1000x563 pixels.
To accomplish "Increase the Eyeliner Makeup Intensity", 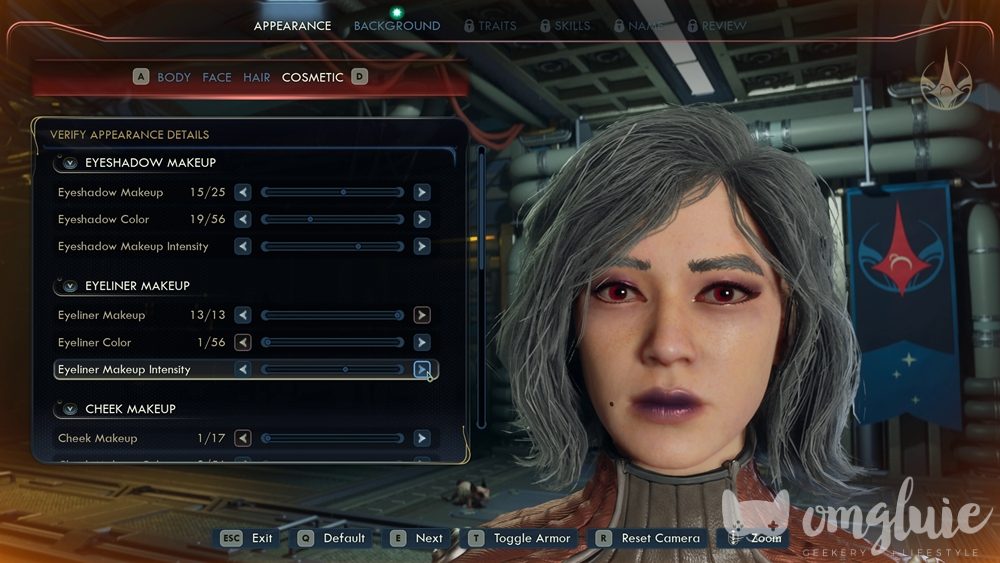I will [x=422, y=369].
